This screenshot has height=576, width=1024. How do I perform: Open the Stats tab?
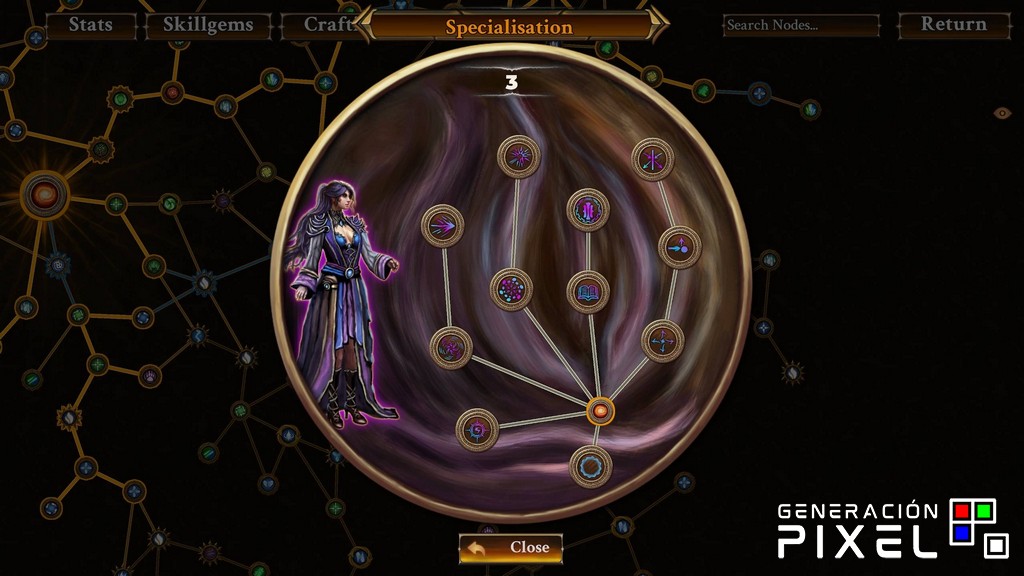(90, 25)
